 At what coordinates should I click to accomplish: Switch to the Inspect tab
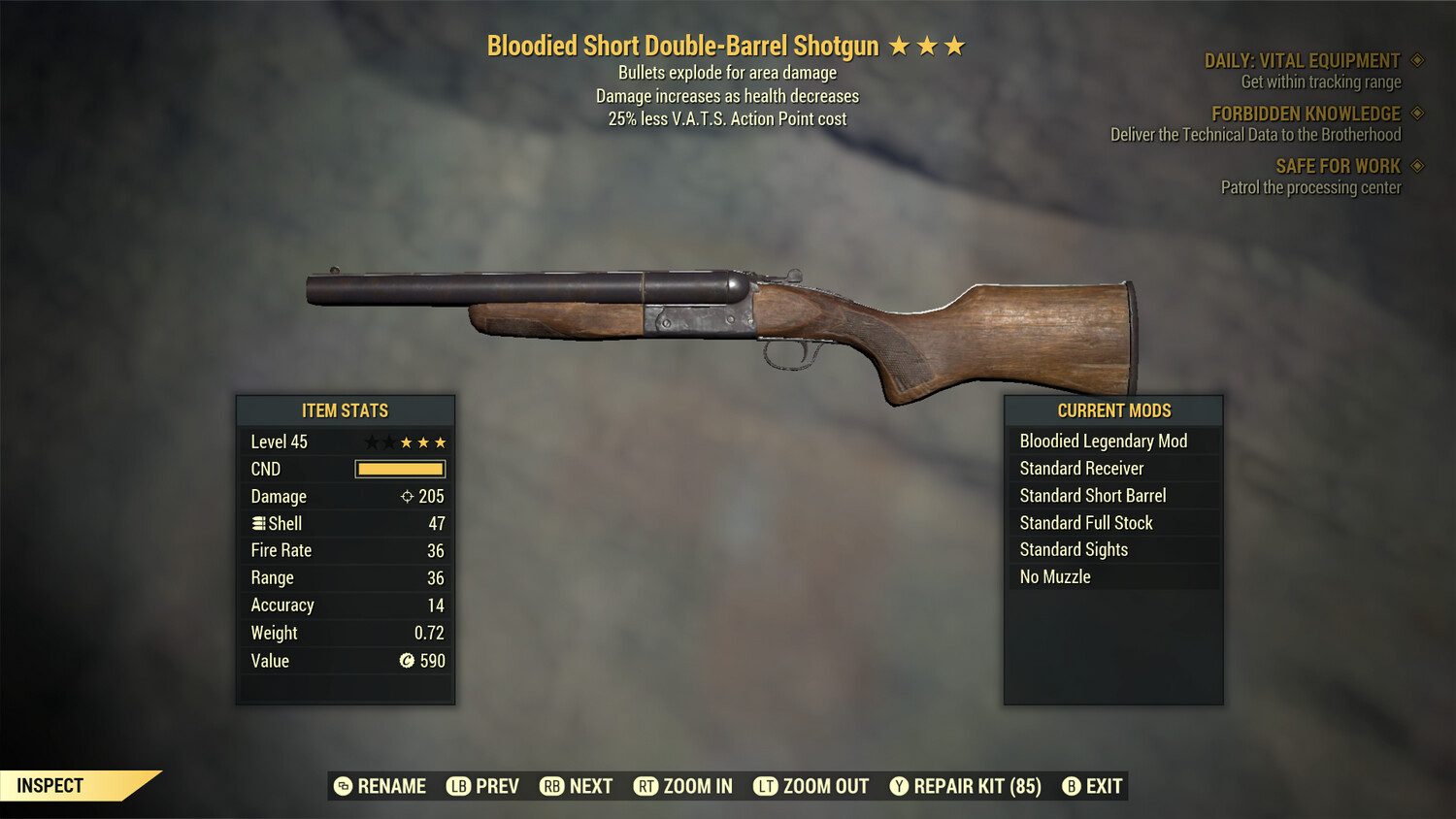coord(50,785)
